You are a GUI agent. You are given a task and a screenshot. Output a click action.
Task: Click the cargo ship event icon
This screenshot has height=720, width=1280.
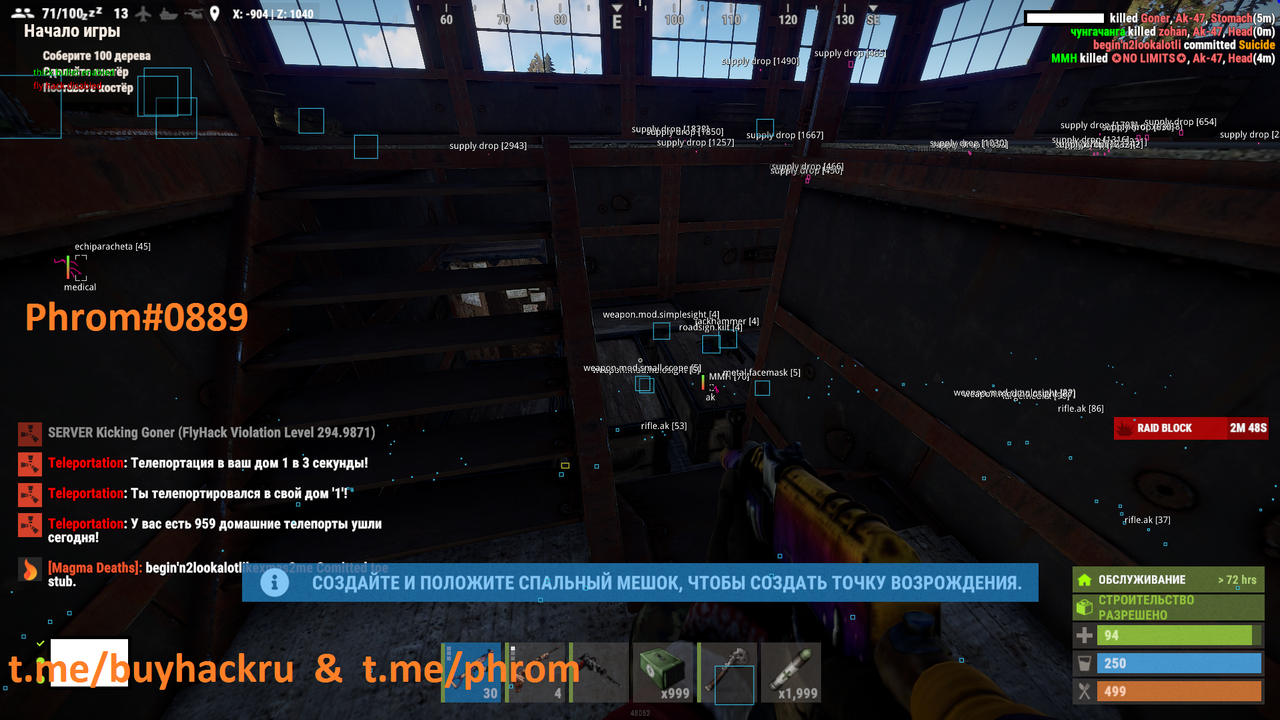(168, 14)
